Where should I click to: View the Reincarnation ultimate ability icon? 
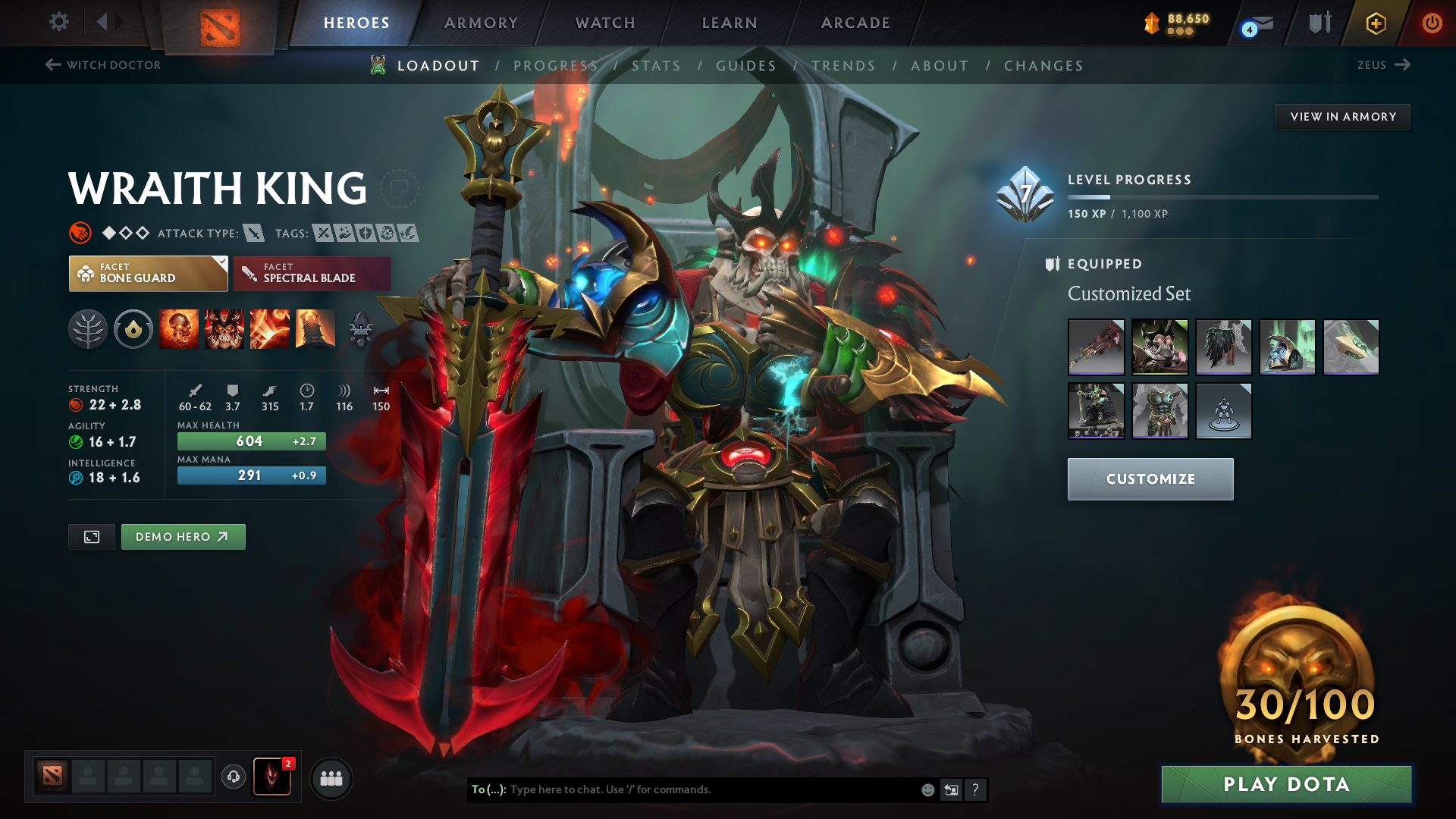tap(315, 328)
